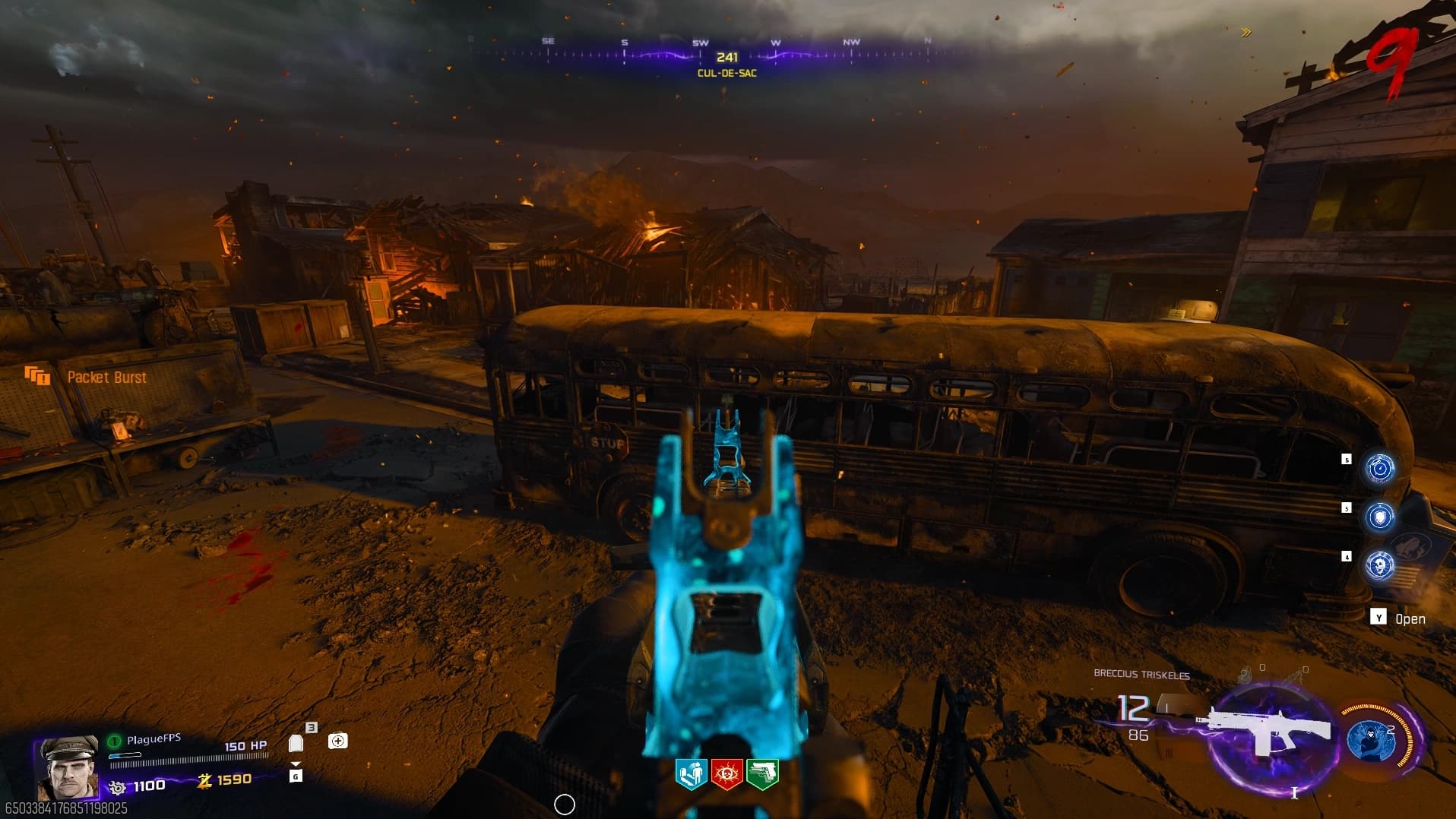
Task: Select the medical kit icon
Action: coord(337,741)
